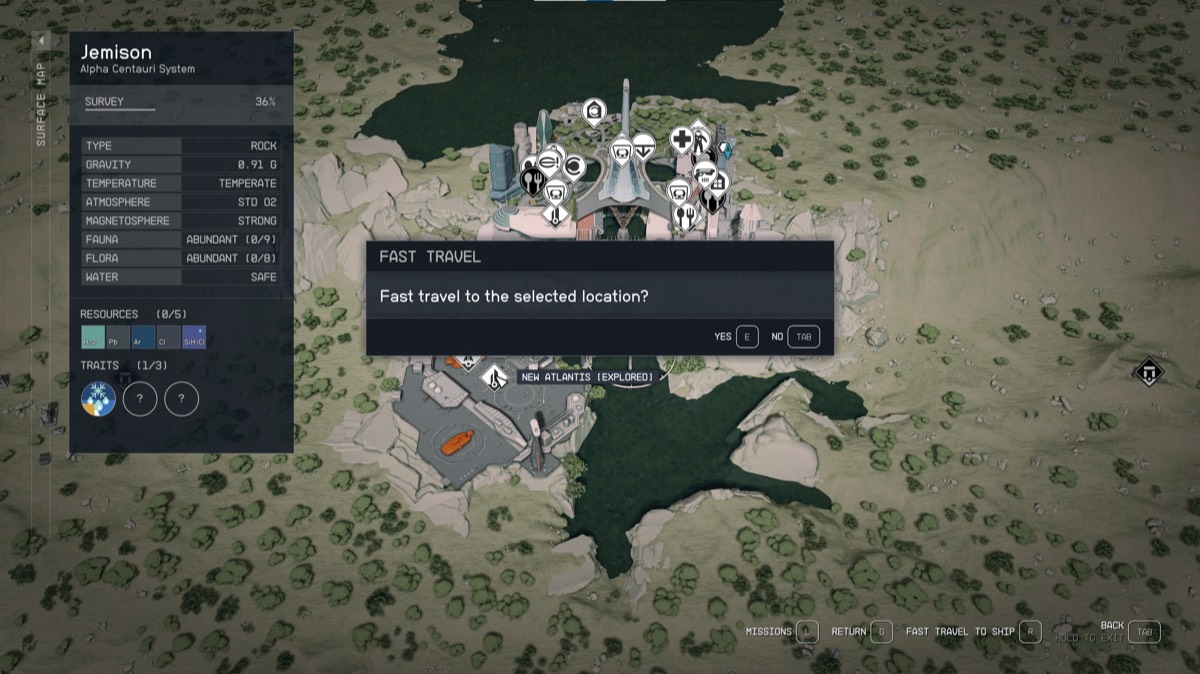Select the lone diamond marker east of the city
This screenshot has height=674, width=1200.
(x=1148, y=372)
